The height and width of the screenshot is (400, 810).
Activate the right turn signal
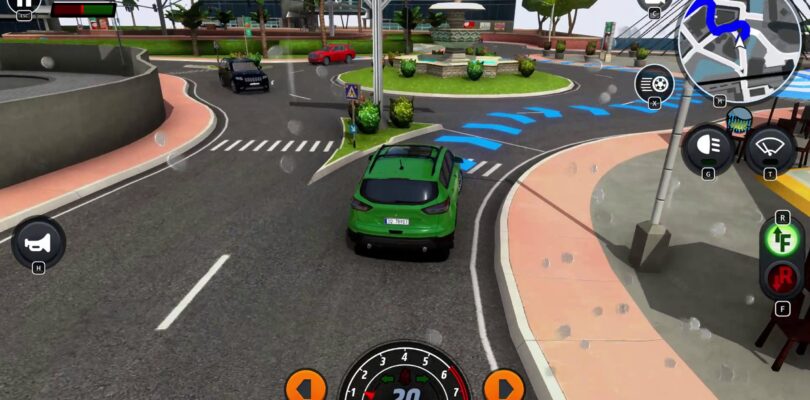pyautogui.click(x=503, y=385)
